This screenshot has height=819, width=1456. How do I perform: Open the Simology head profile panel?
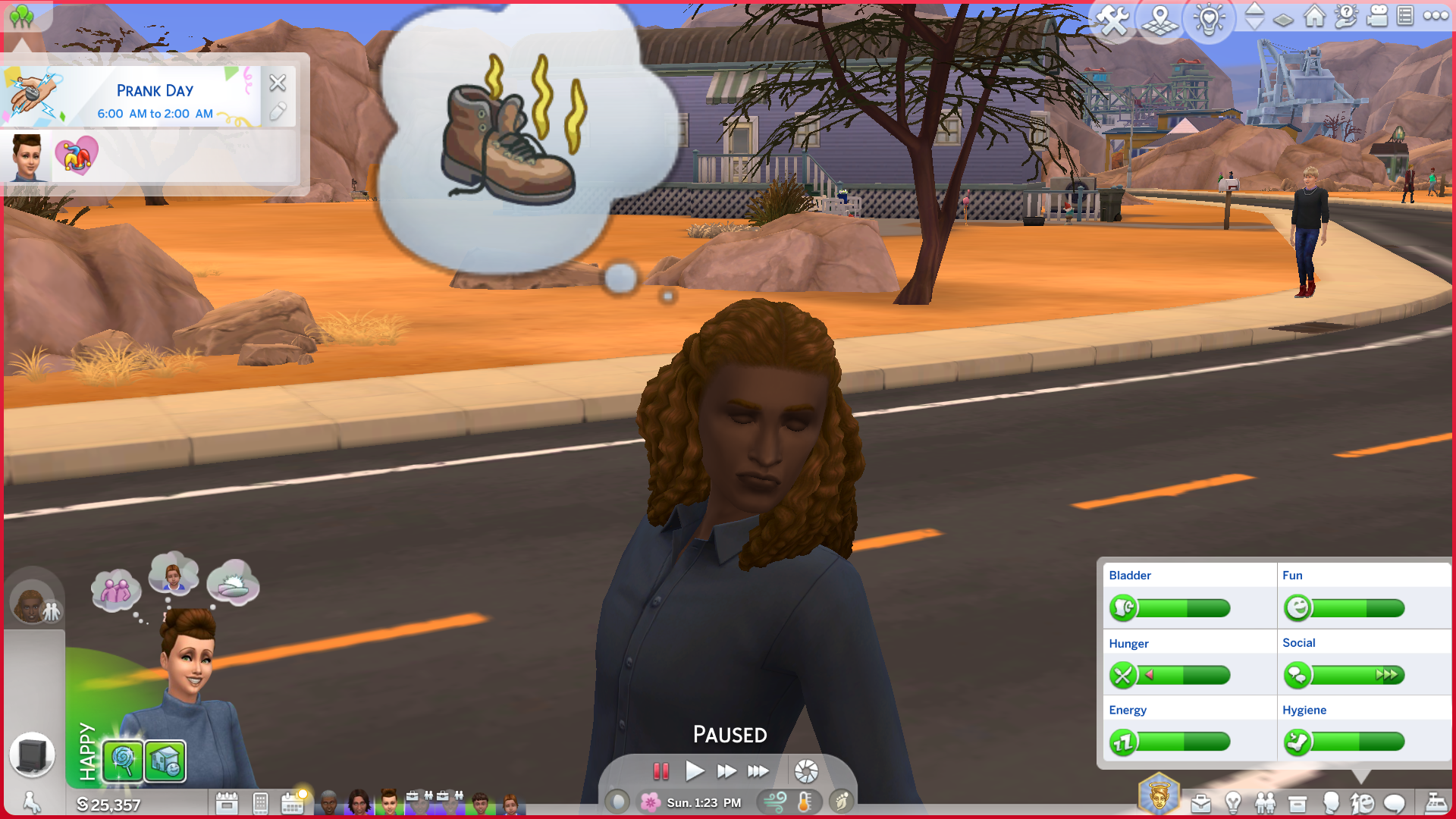click(x=1330, y=803)
